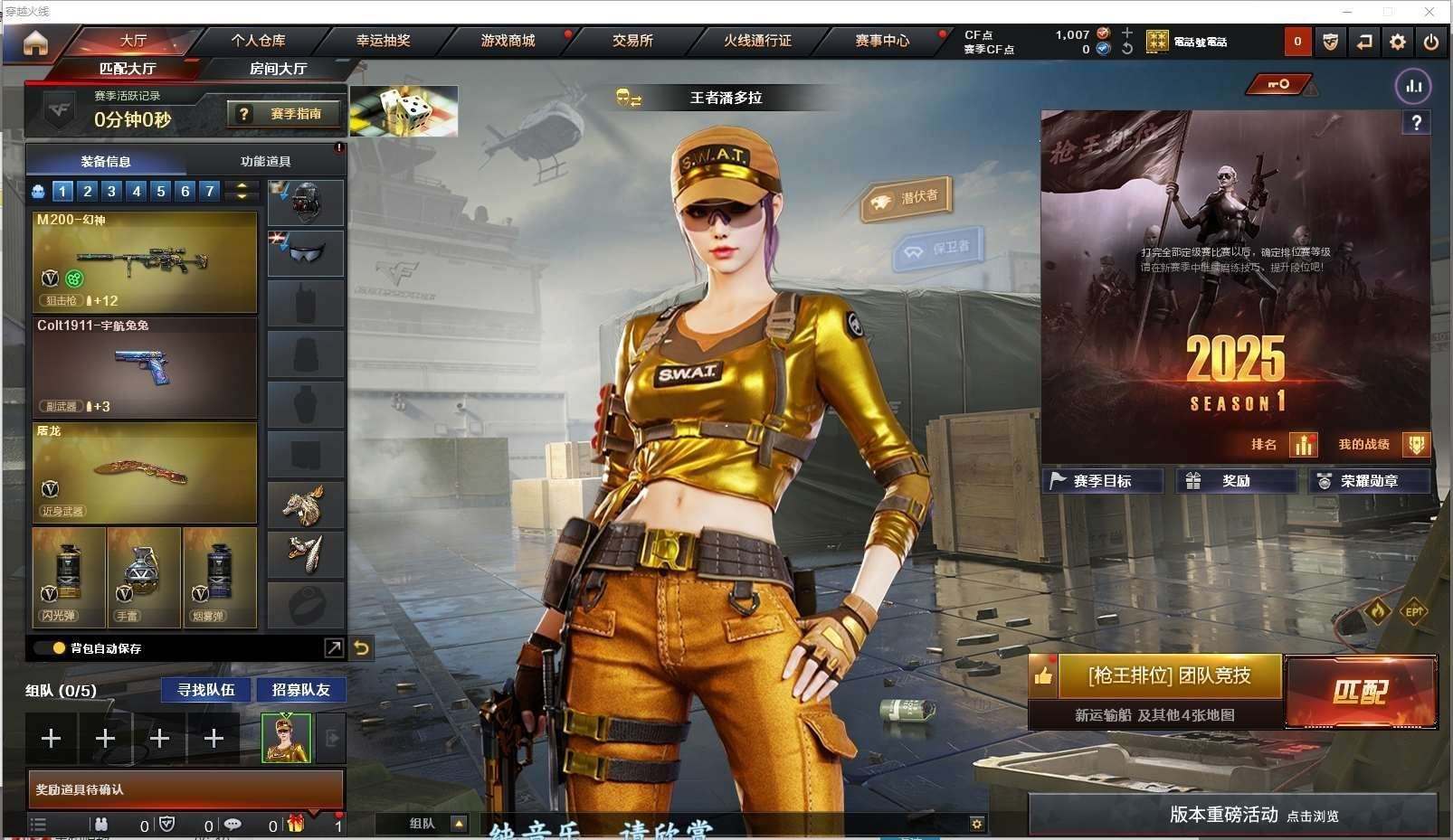This screenshot has width=1453, height=840.
Task: Select the 潜伏者 faction tag
Action: click(x=907, y=198)
